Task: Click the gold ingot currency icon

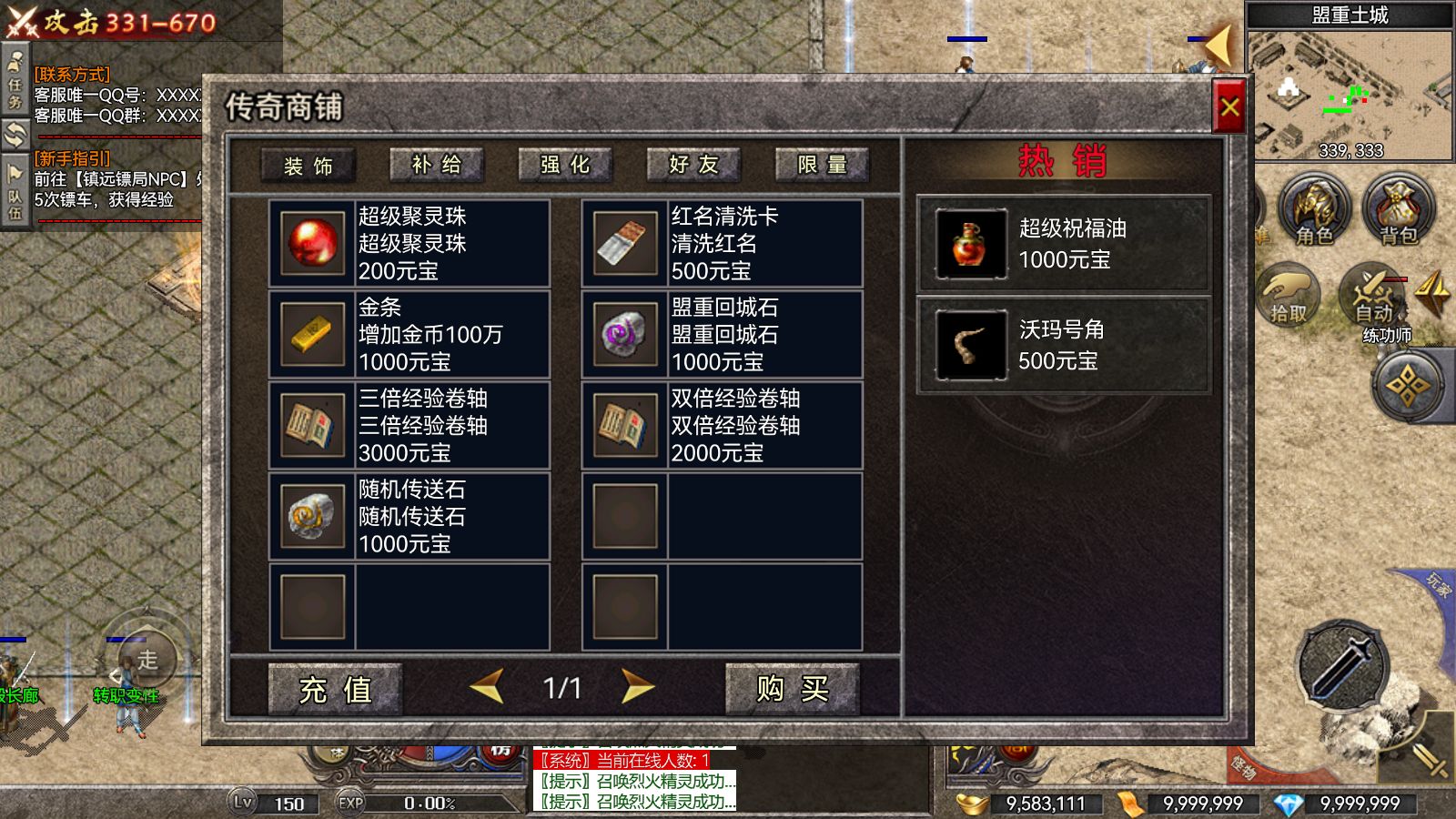Action: pyautogui.click(x=972, y=804)
